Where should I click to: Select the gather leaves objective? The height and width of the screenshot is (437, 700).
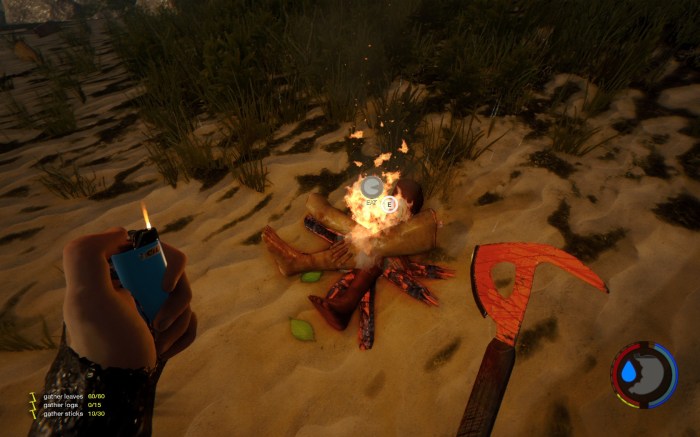62,397
